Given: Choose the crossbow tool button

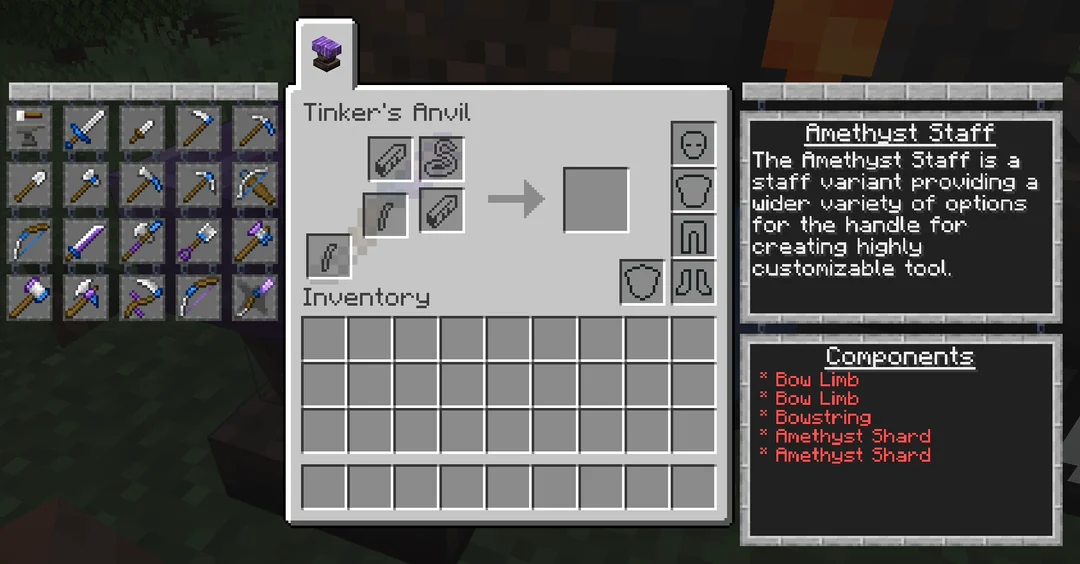Looking at the screenshot, I should [x=255, y=185].
